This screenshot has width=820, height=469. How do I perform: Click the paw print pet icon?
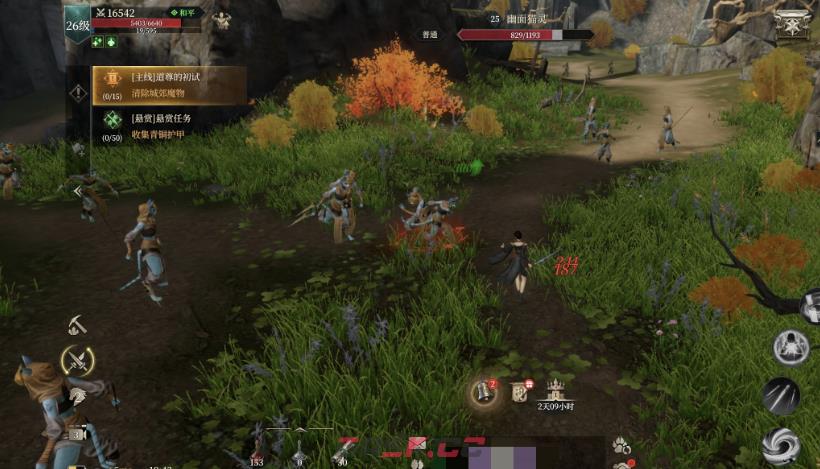[x=621, y=443]
